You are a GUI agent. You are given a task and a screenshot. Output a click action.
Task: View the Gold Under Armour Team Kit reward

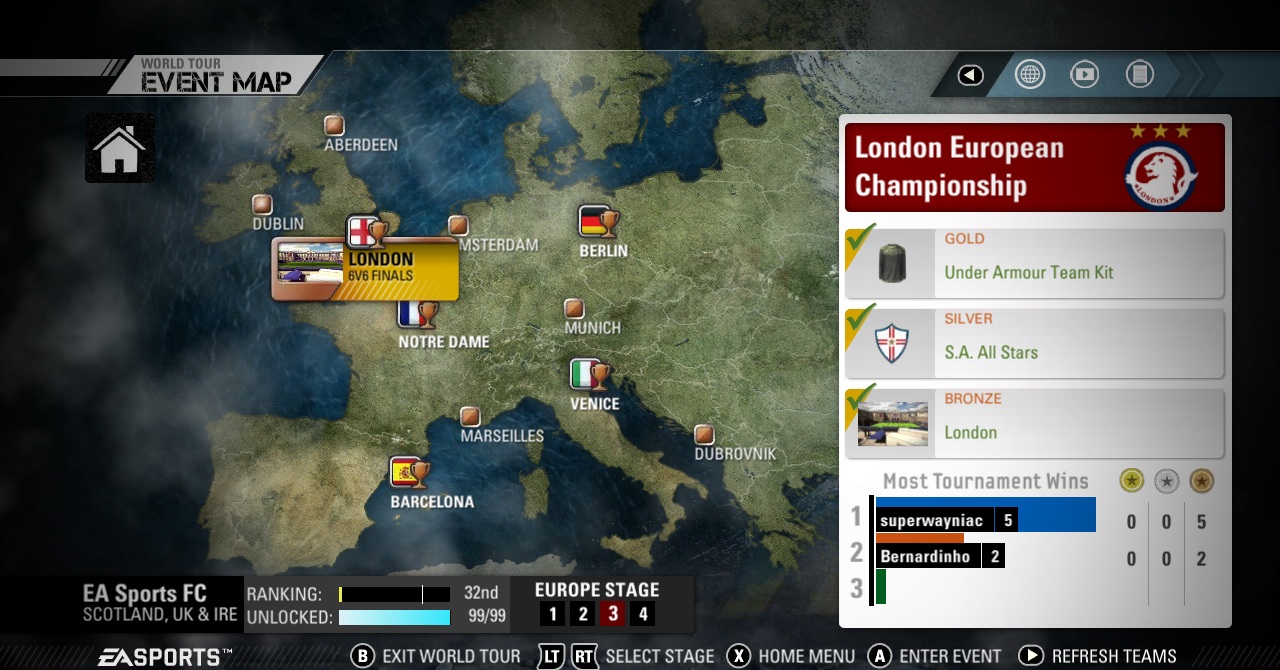coord(1035,264)
